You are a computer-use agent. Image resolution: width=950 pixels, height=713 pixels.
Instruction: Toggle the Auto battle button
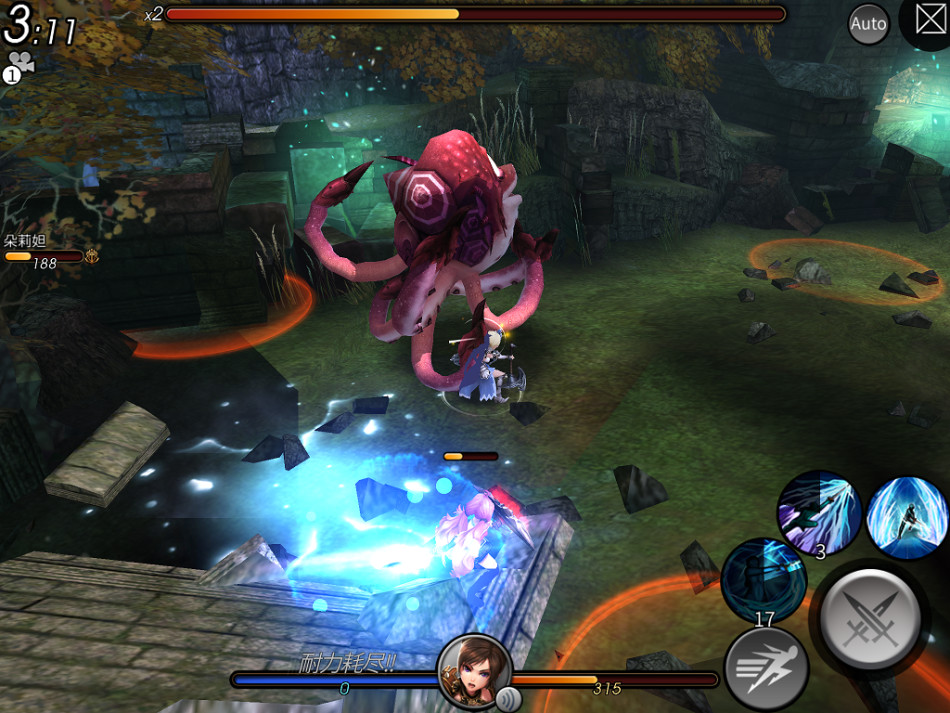(x=868, y=24)
